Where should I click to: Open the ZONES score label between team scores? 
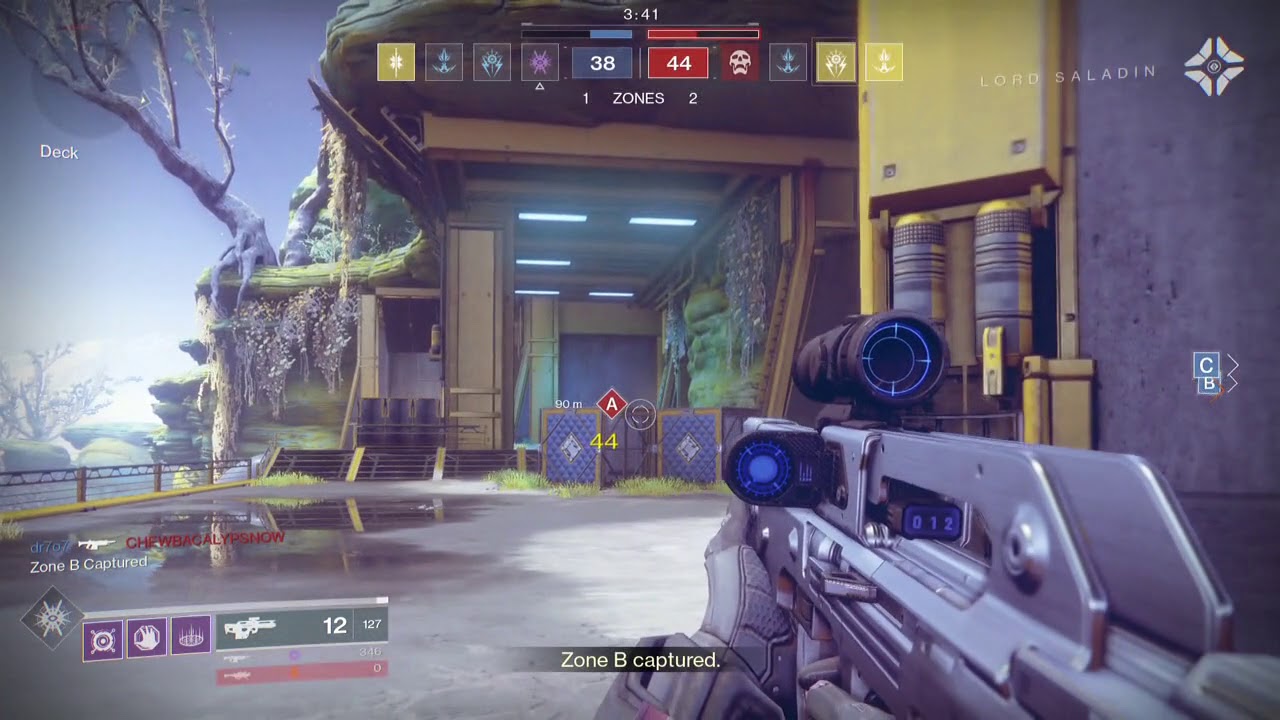point(638,99)
